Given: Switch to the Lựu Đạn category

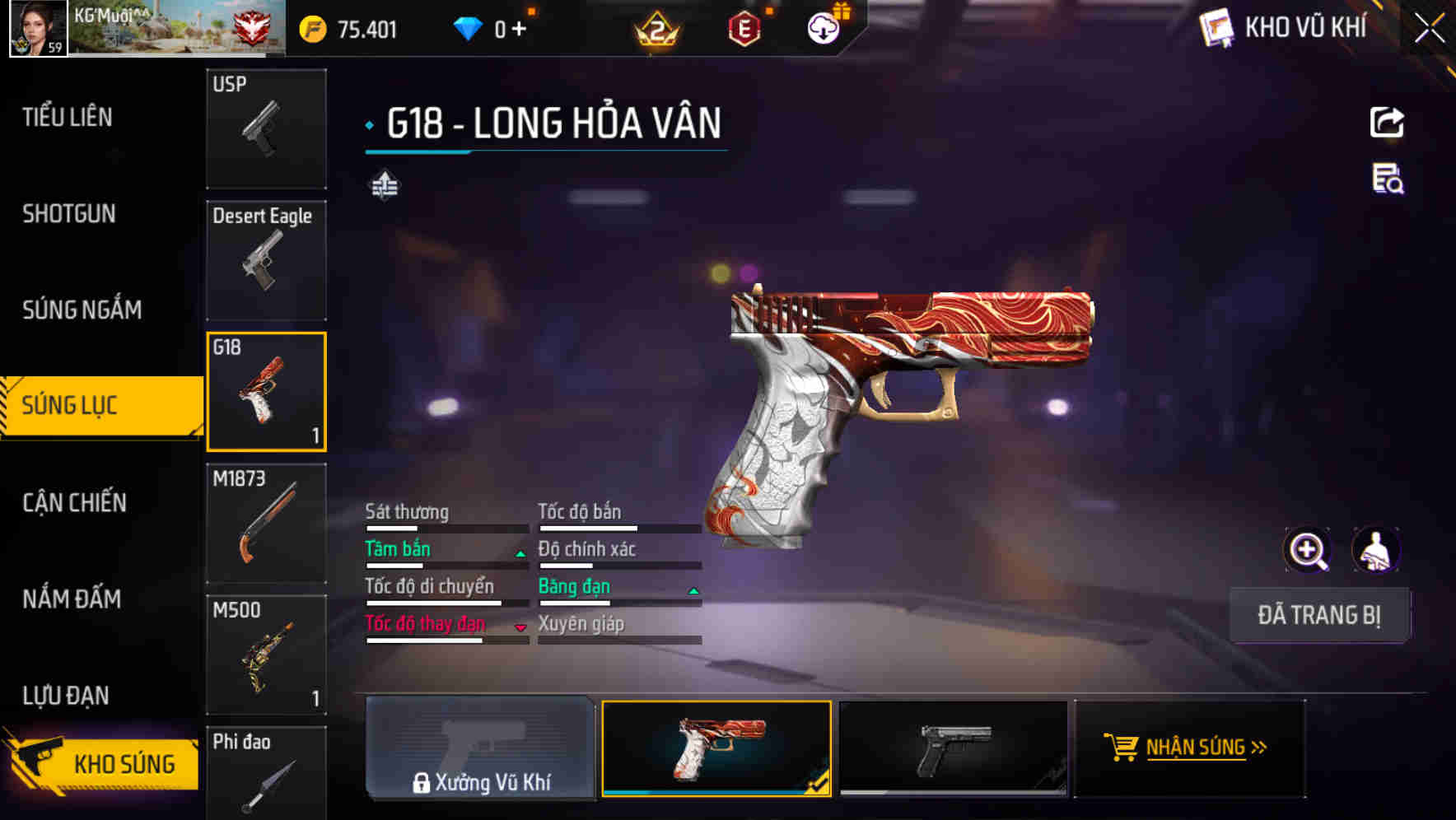Looking at the screenshot, I should (66, 696).
